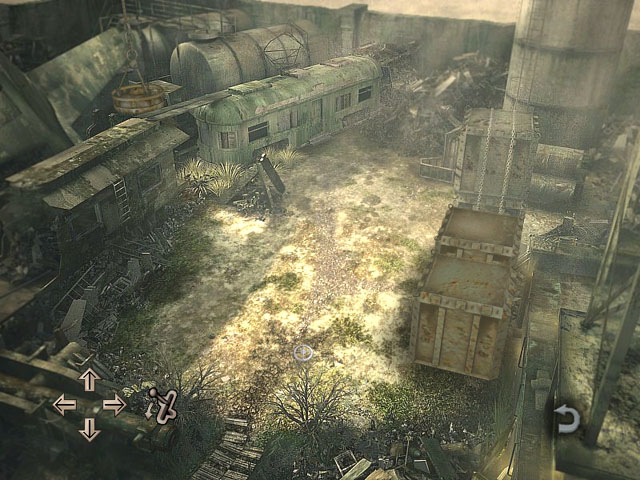Click the left arrow of the direction pad

click(64, 404)
